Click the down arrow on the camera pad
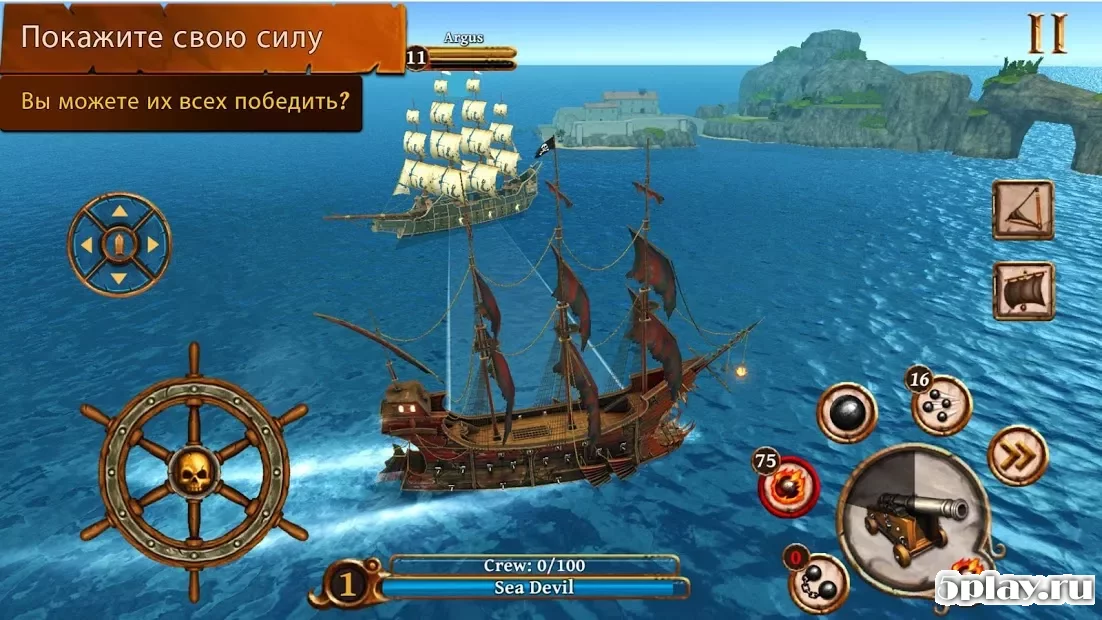Screen dimensions: 1102x620 coord(119,278)
